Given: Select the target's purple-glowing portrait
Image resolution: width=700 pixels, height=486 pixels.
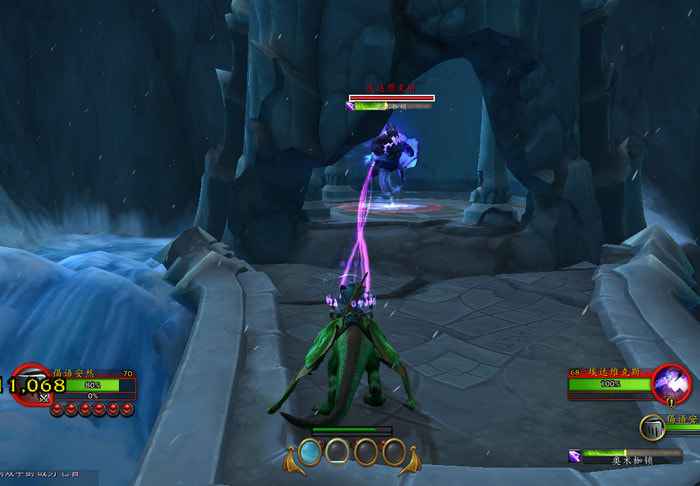Looking at the screenshot, I should [670, 384].
